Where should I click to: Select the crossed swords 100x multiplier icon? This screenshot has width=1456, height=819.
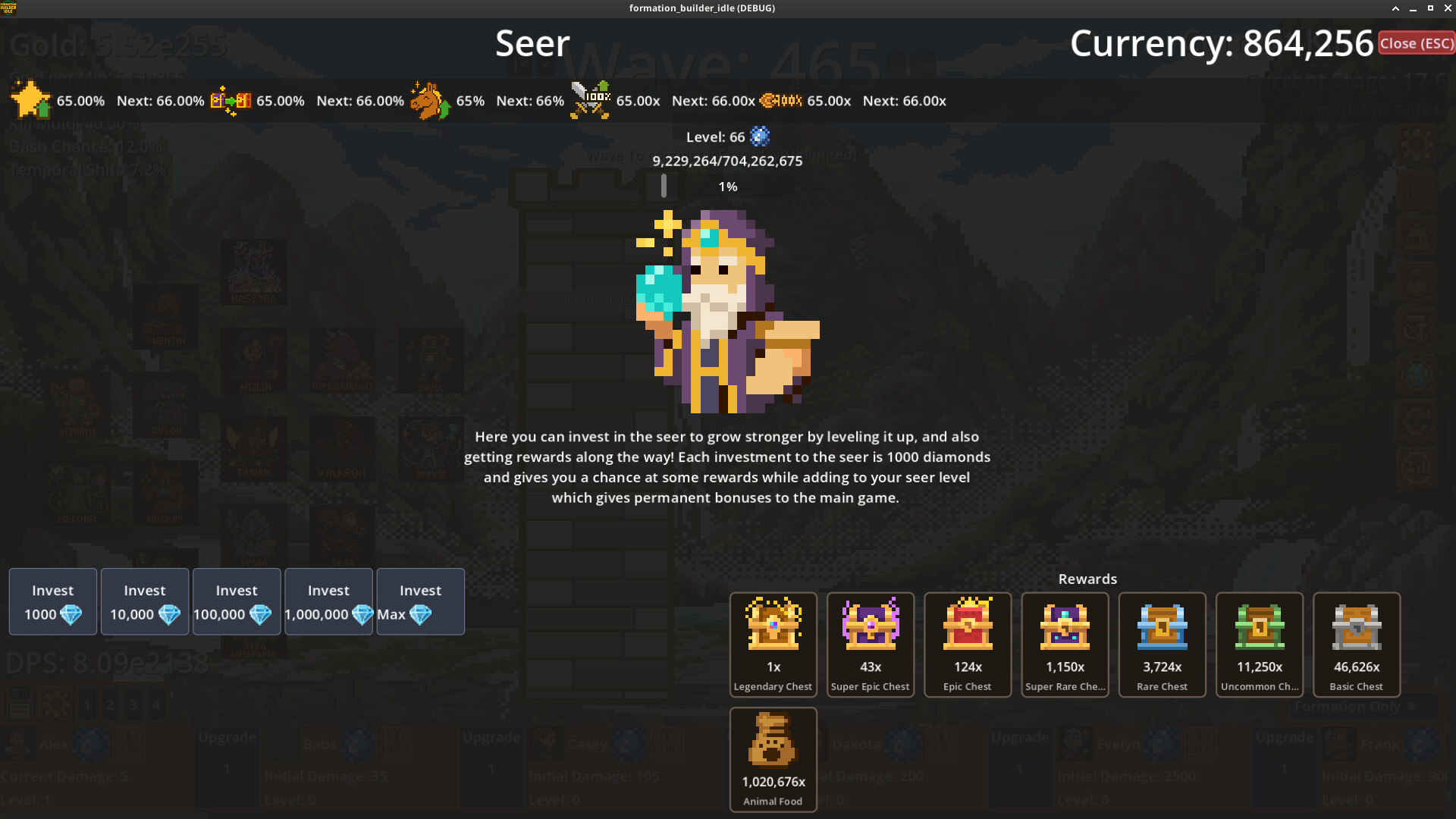click(591, 100)
